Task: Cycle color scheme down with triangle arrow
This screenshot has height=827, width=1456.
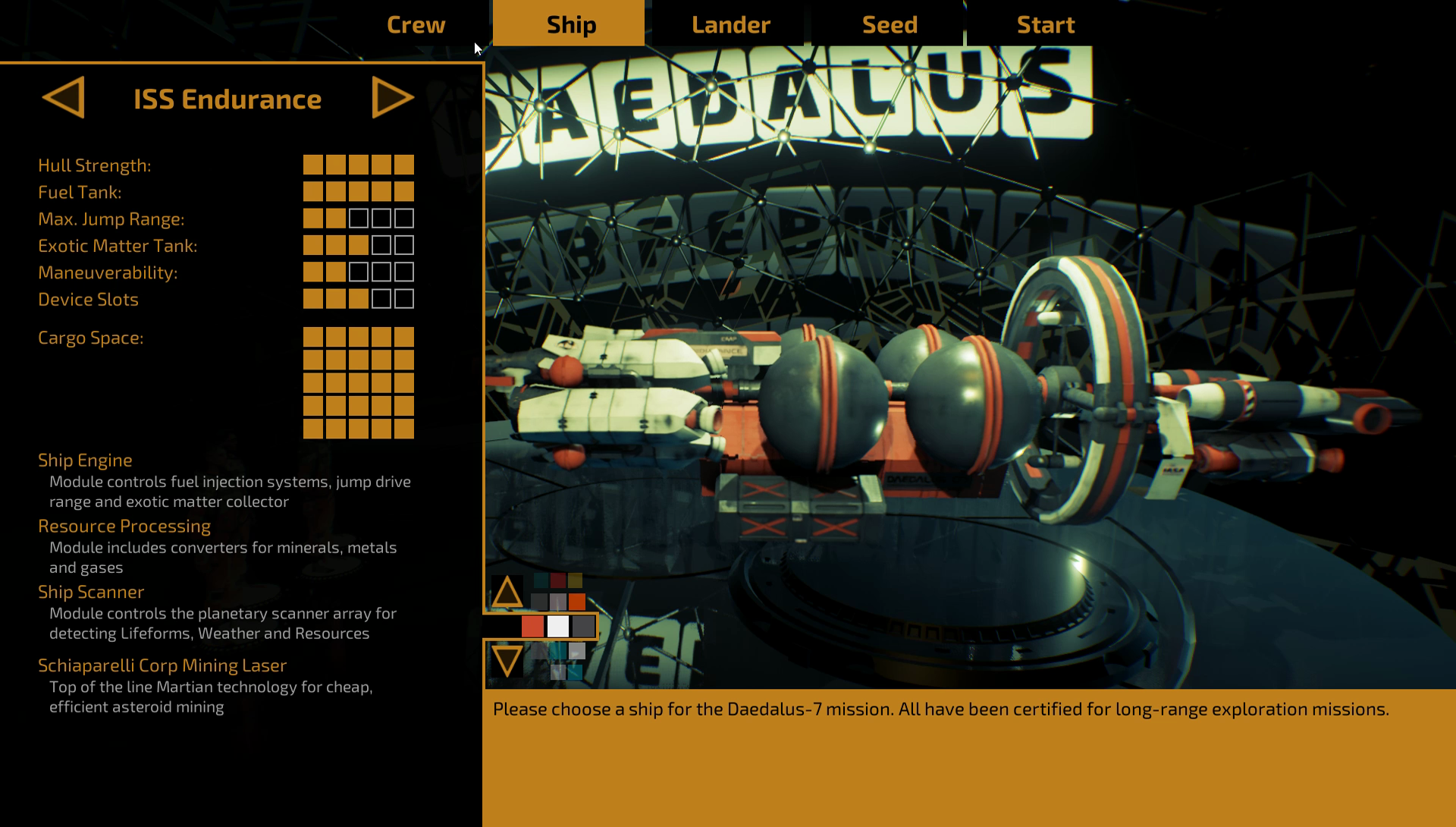Action: tap(507, 660)
